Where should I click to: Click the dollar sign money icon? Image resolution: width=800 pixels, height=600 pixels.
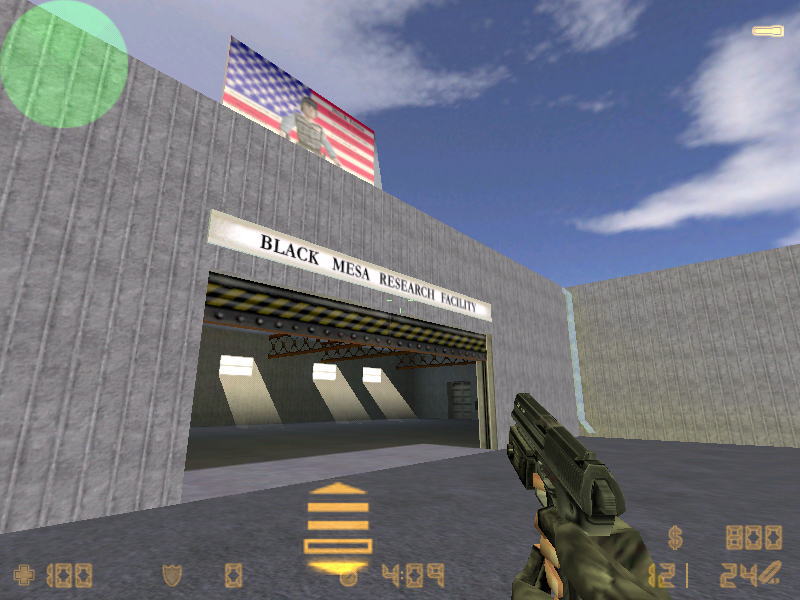point(676,539)
